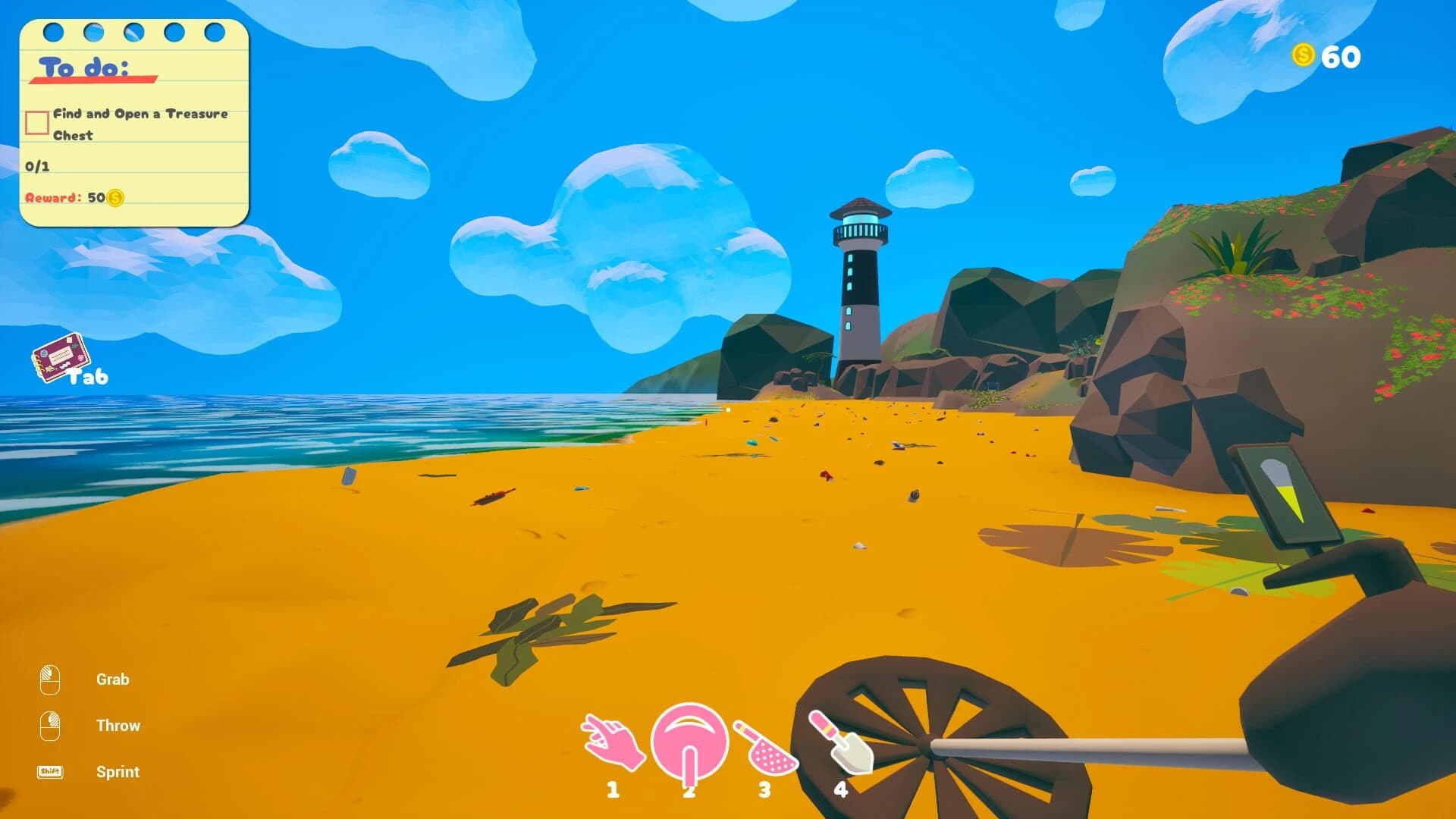Click the left mouse button icon for Grab
Image resolution: width=1456 pixels, height=819 pixels.
tap(49, 679)
